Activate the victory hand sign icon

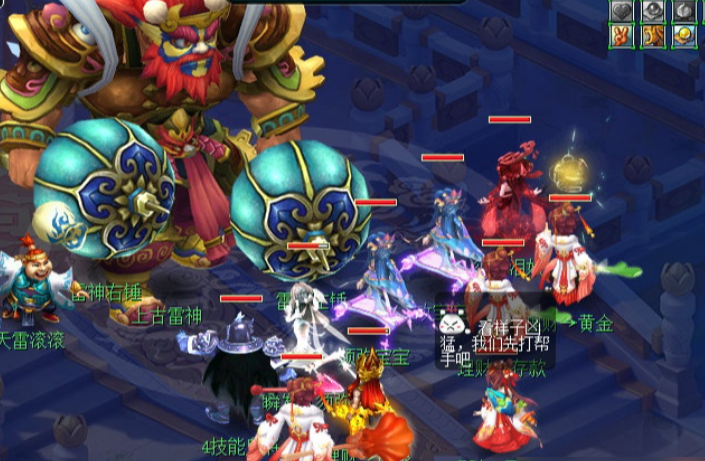(x=623, y=37)
